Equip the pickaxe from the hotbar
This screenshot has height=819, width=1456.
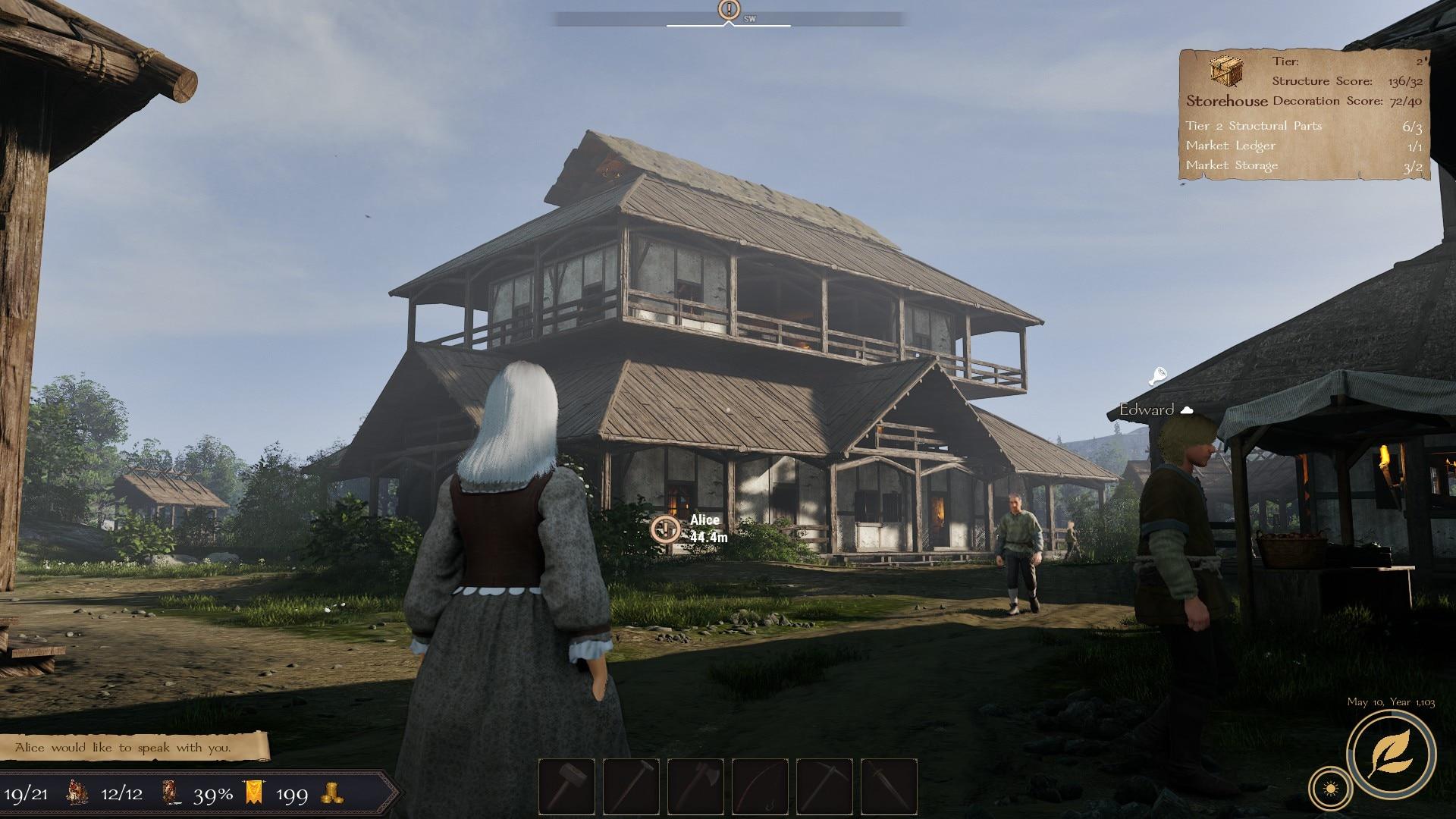tap(826, 786)
